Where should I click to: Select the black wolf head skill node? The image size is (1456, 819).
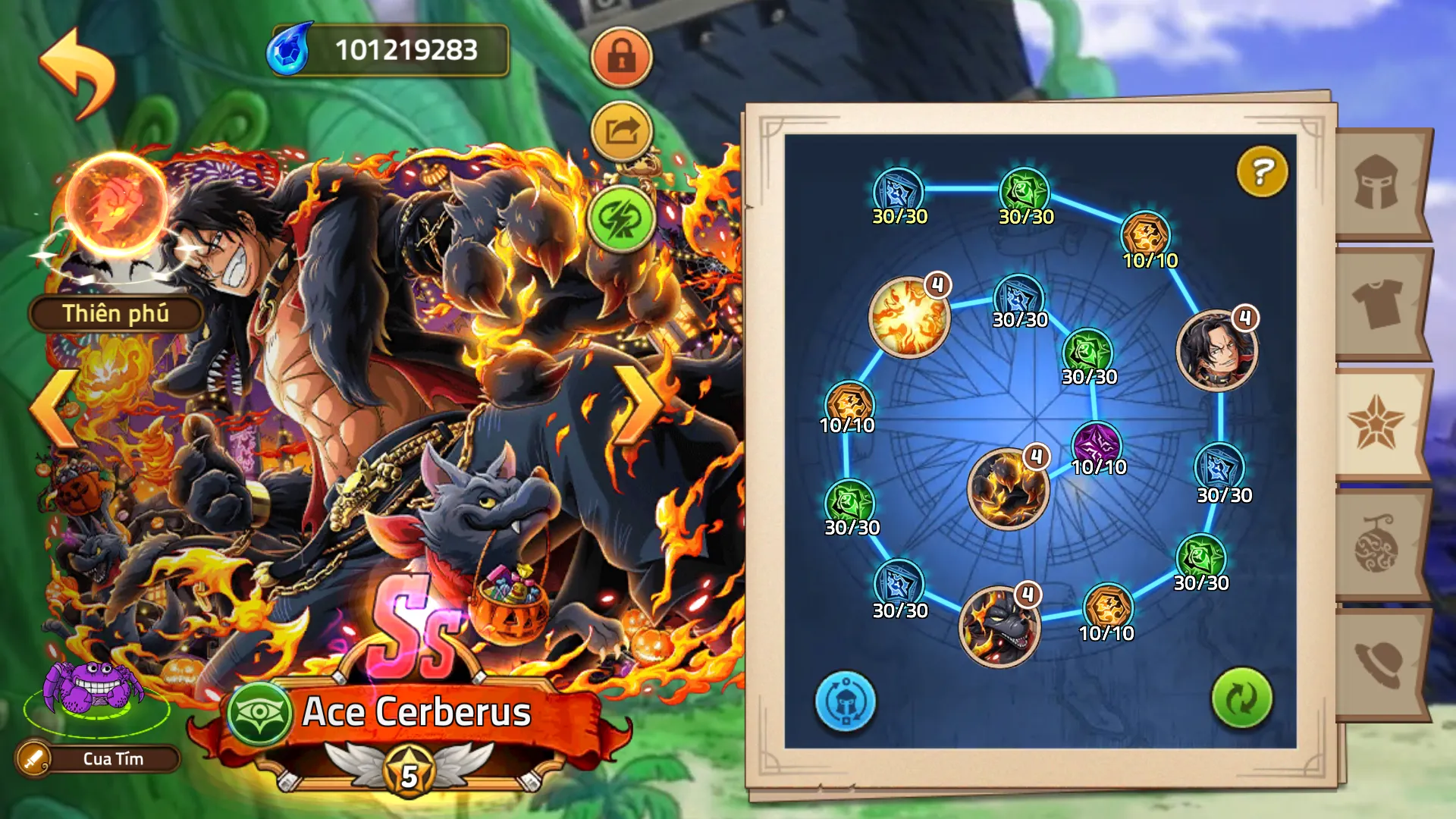[x=999, y=626]
